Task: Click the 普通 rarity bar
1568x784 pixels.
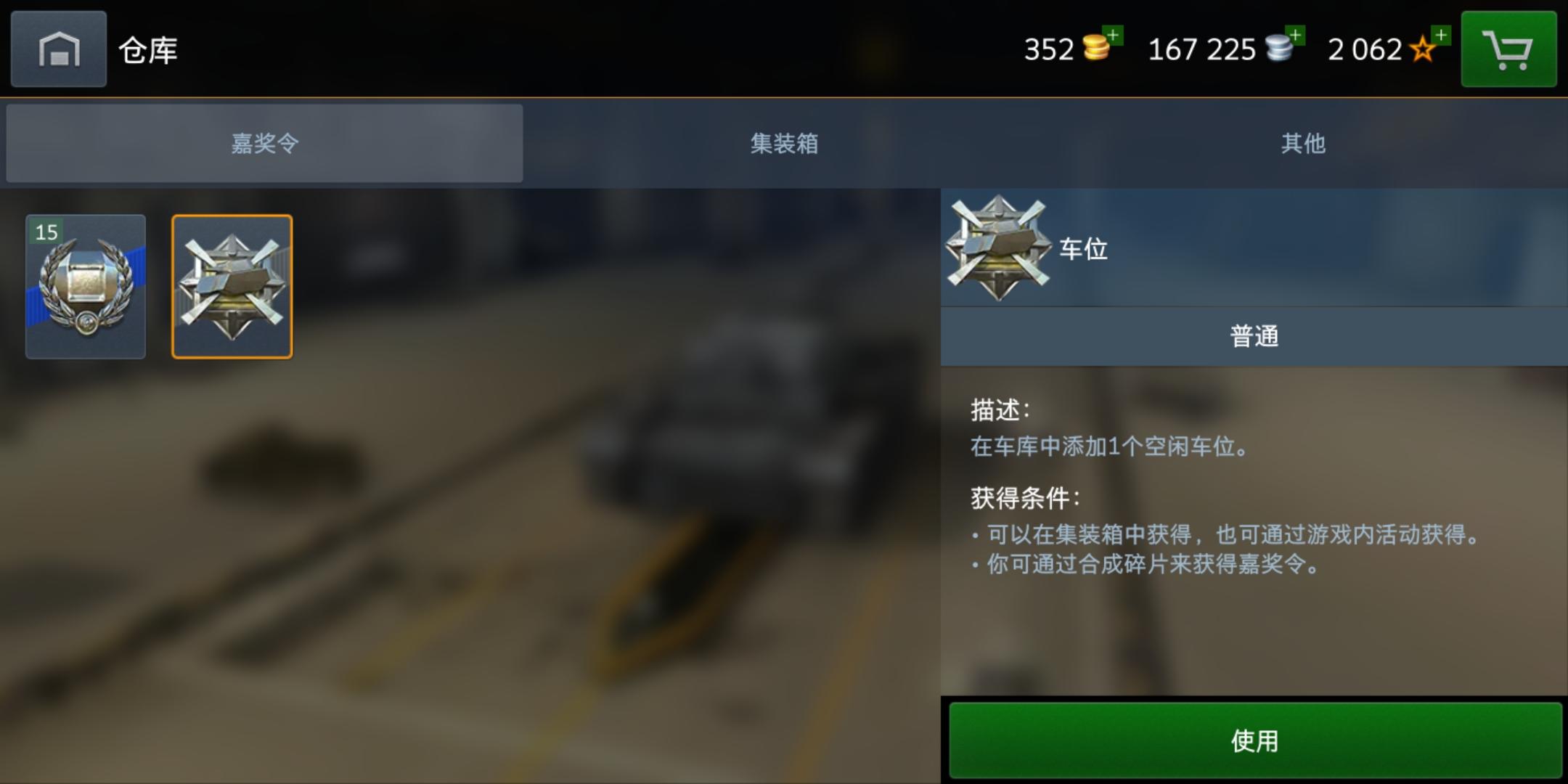Action: click(x=1254, y=335)
